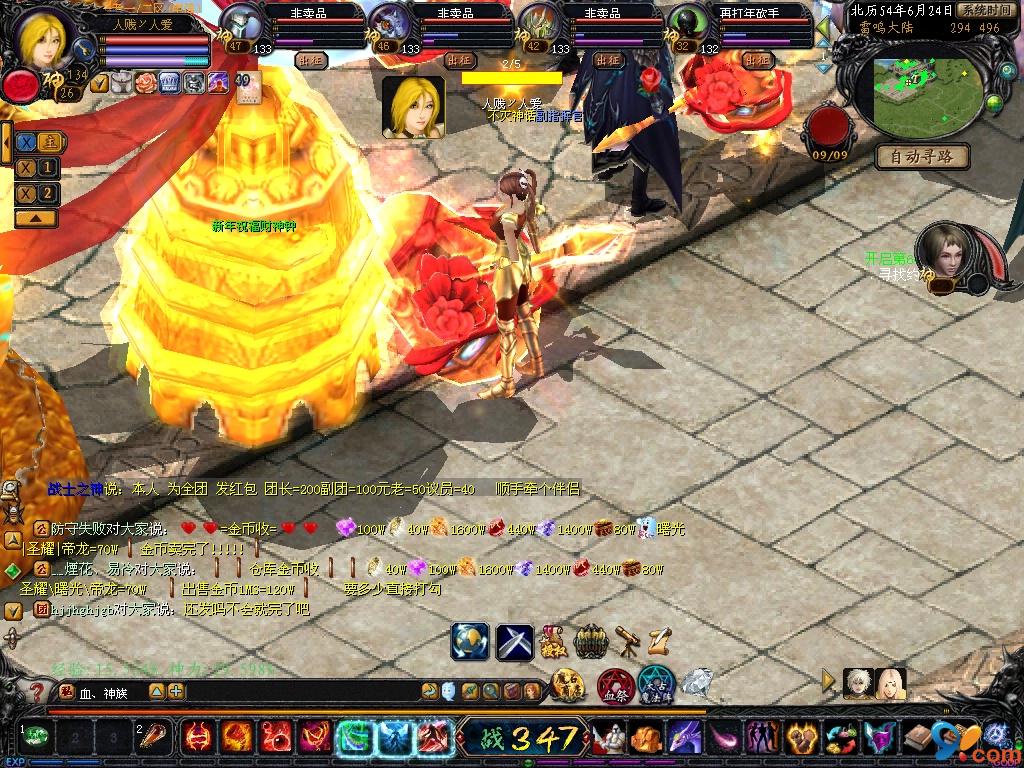The width and height of the screenshot is (1024, 768).
Task: Select the white-haired teammate portrait
Action: (x=857, y=683)
